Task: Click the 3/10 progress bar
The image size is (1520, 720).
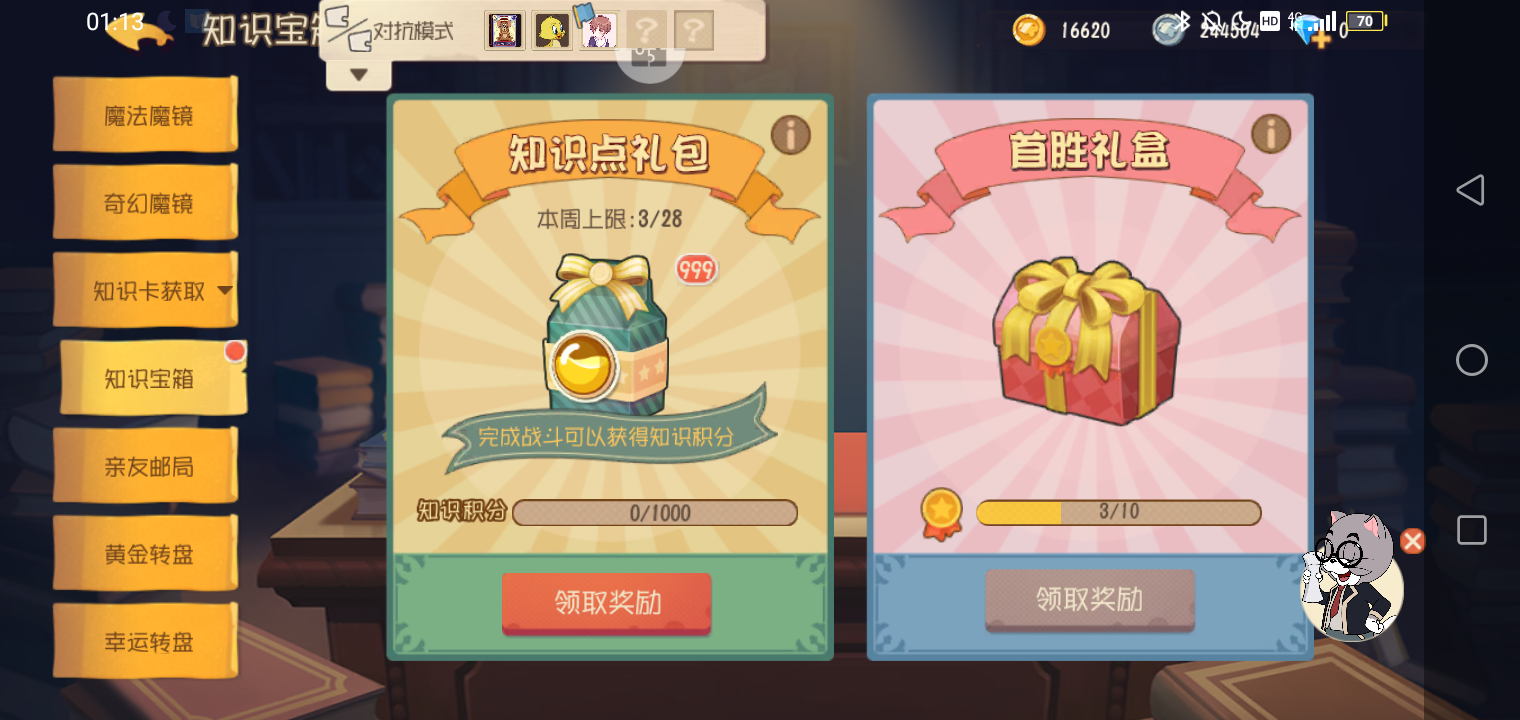Action: [x=1120, y=513]
